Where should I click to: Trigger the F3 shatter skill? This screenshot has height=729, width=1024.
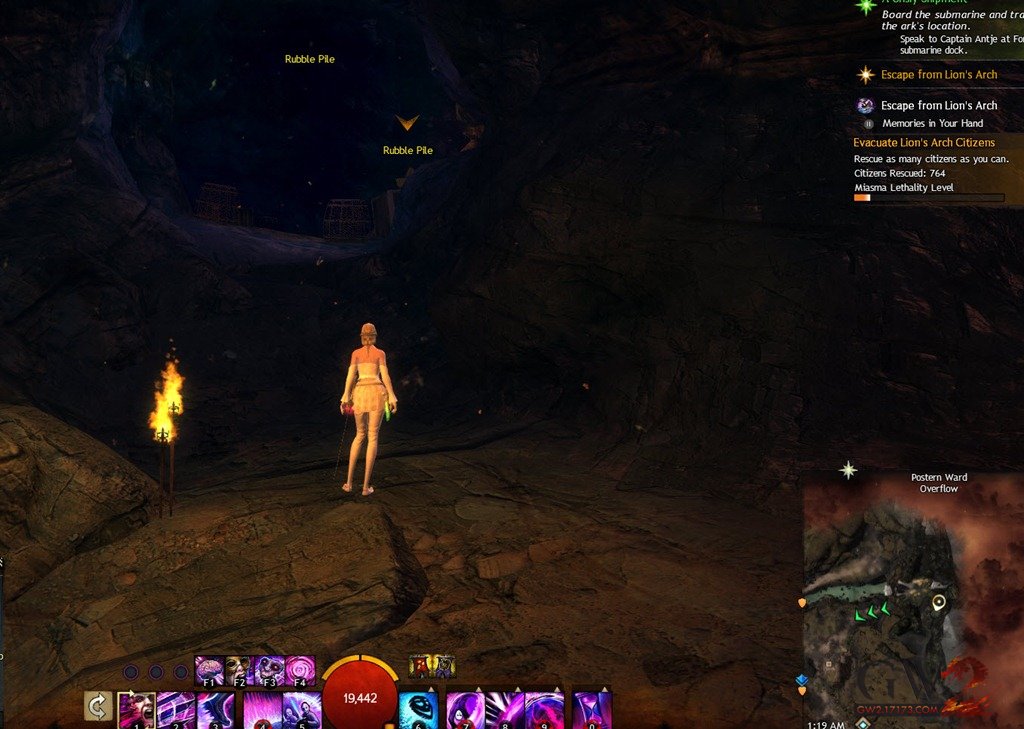270,670
